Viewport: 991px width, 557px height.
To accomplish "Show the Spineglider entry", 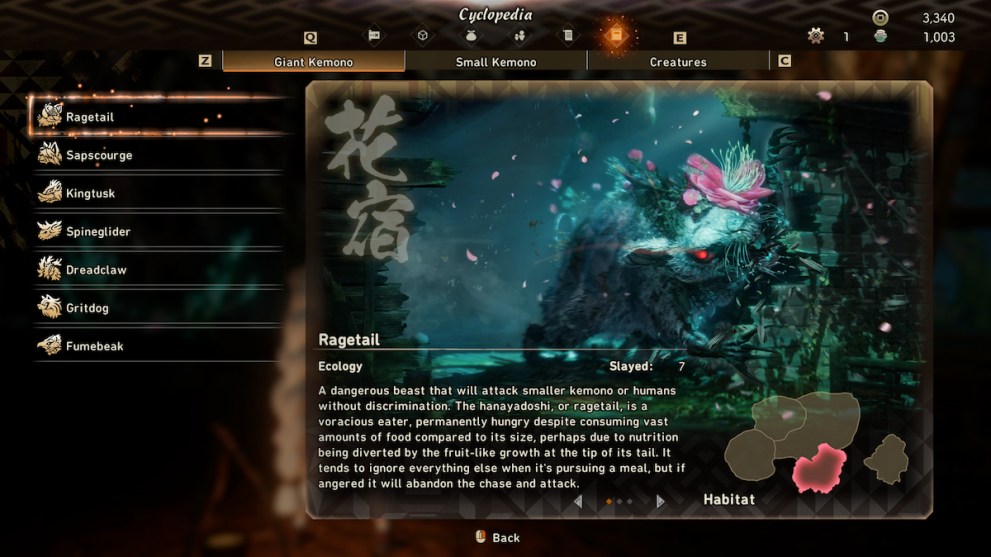I will 98,231.
